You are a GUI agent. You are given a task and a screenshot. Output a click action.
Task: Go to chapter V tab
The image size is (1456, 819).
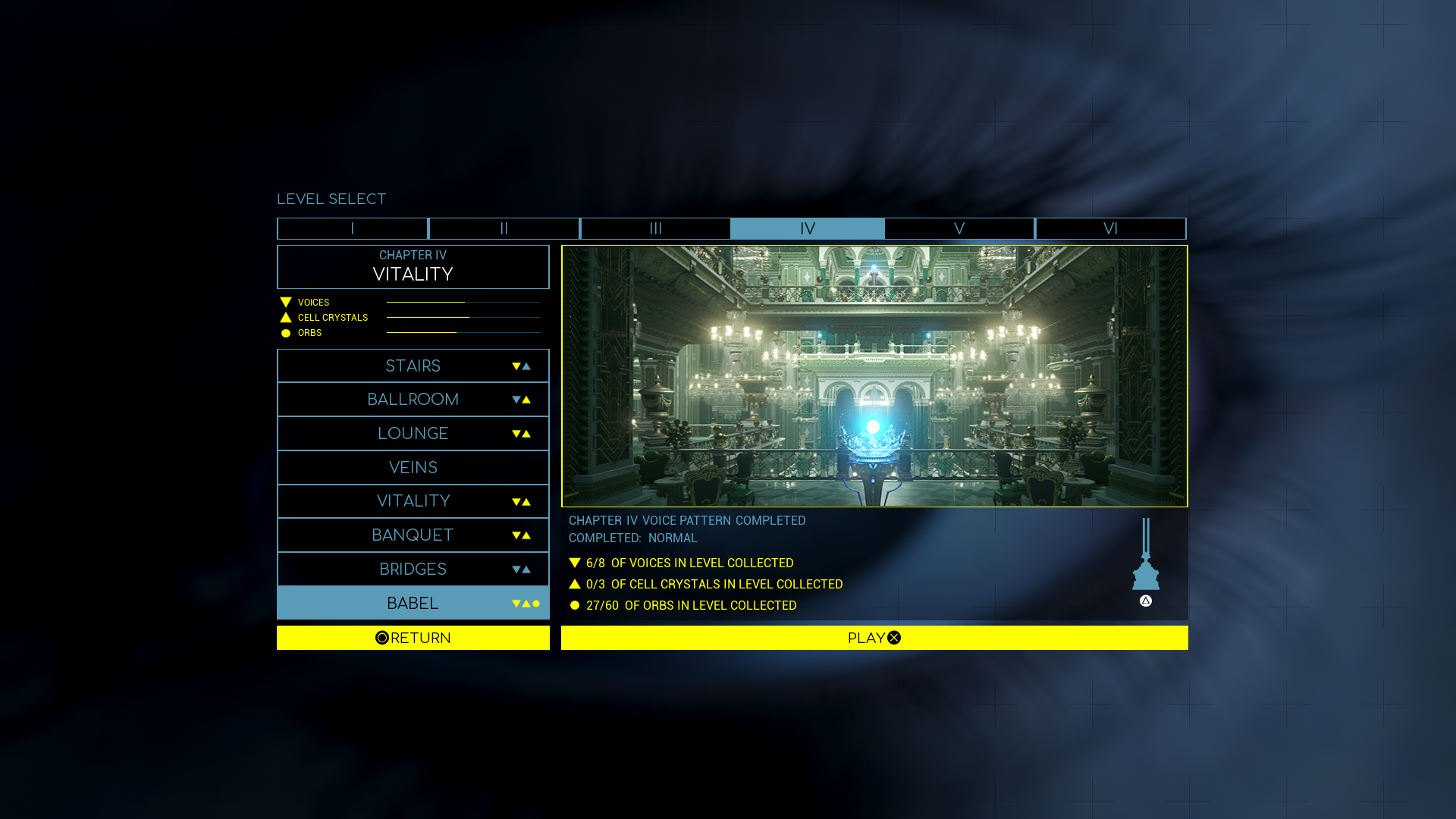tap(959, 228)
